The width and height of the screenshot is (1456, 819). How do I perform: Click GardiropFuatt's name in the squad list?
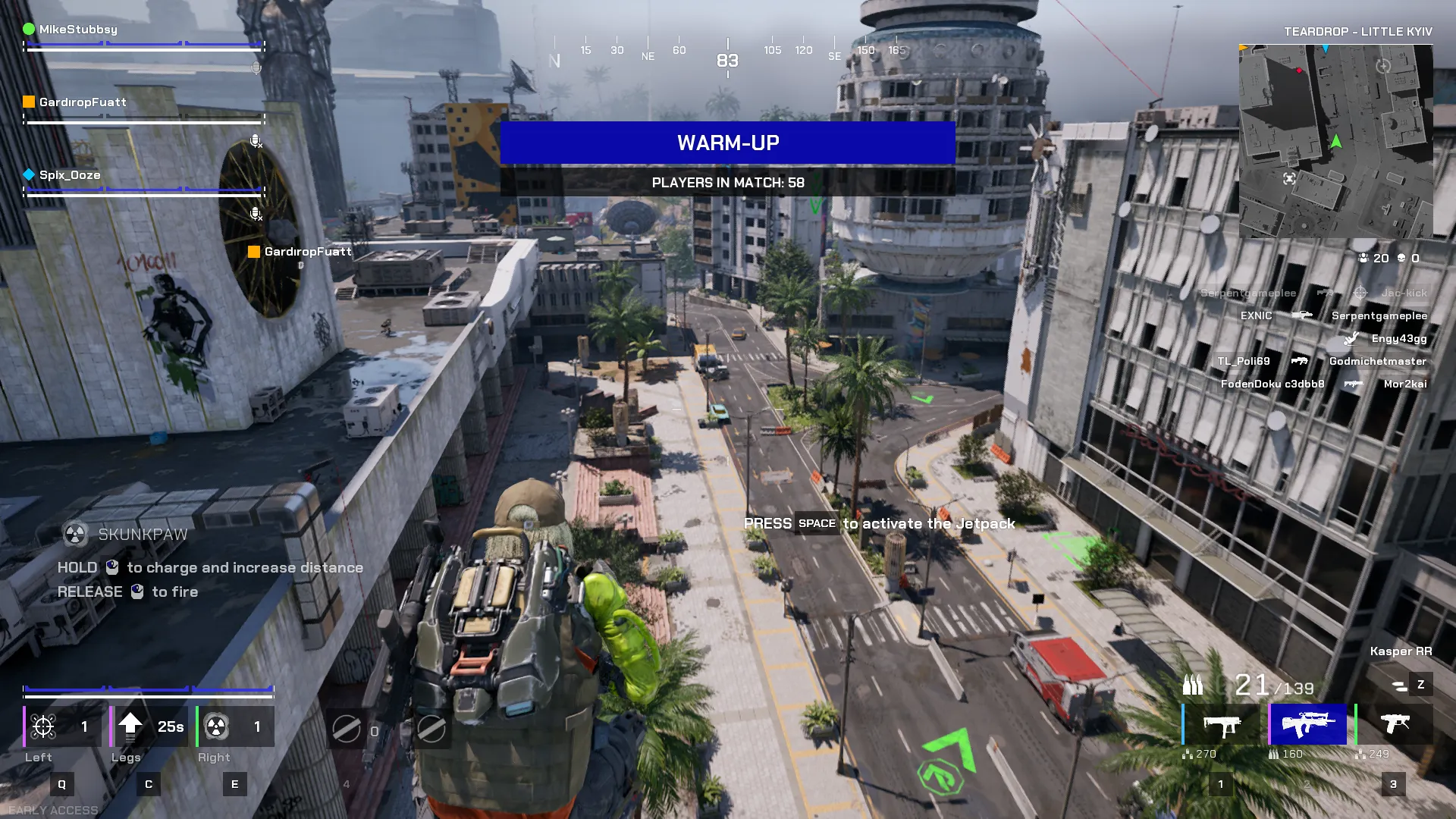tap(83, 102)
